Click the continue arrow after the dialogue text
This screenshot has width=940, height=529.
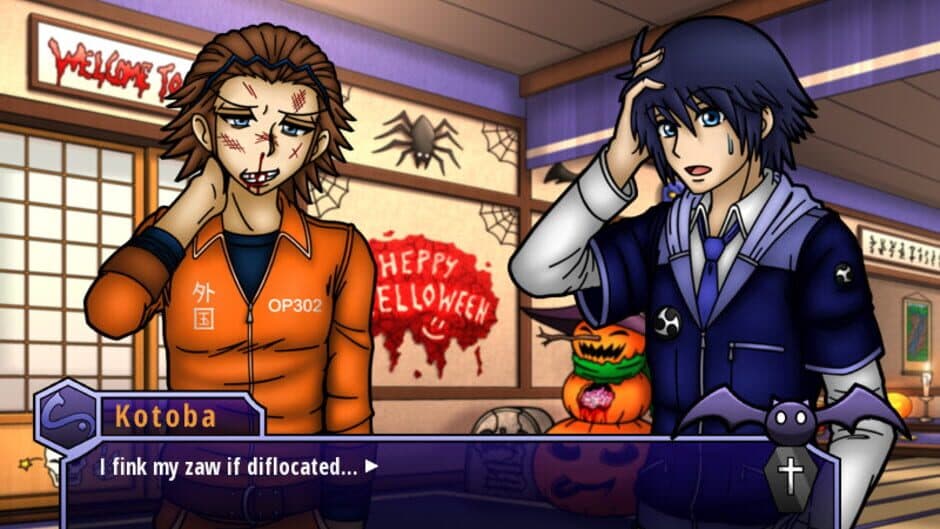click(x=372, y=465)
